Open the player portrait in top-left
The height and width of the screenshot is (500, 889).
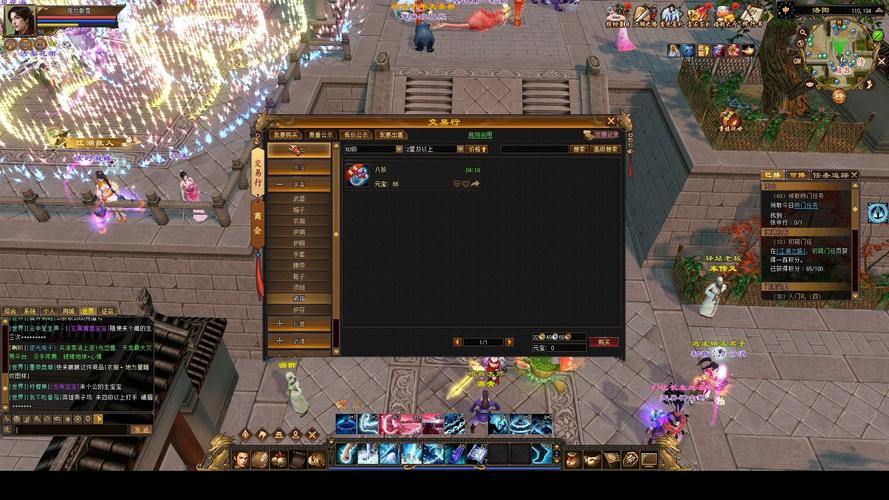coord(18,20)
